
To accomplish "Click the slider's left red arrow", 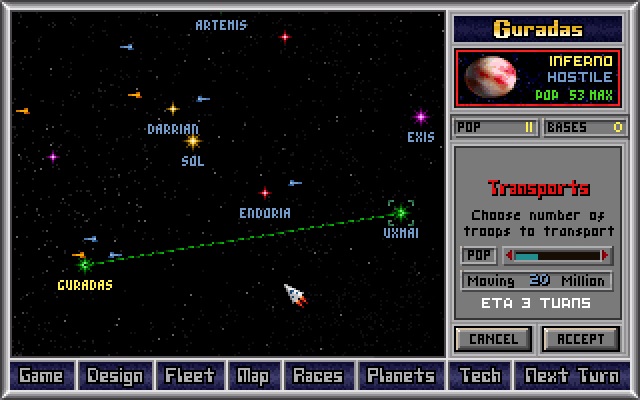I will click(x=509, y=255).
